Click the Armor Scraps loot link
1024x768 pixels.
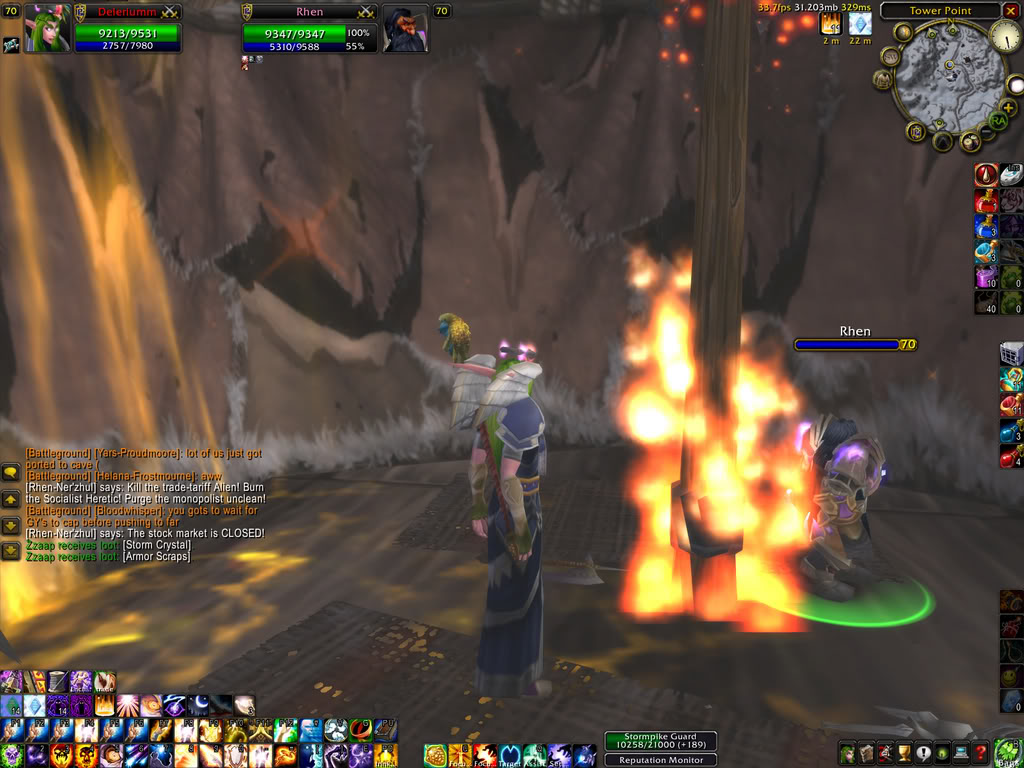click(x=156, y=556)
